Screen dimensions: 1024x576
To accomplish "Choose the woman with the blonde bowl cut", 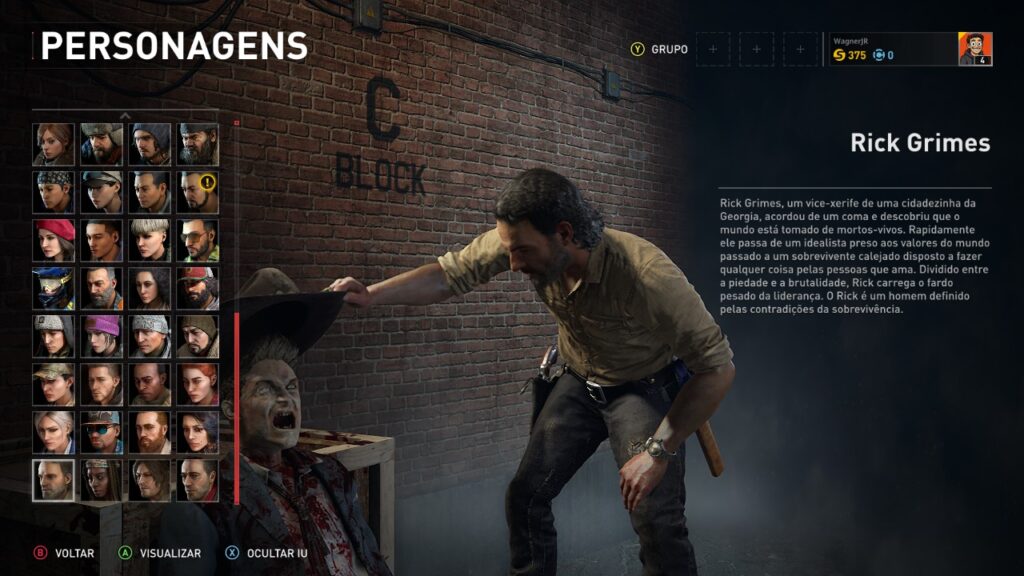I will [150, 240].
